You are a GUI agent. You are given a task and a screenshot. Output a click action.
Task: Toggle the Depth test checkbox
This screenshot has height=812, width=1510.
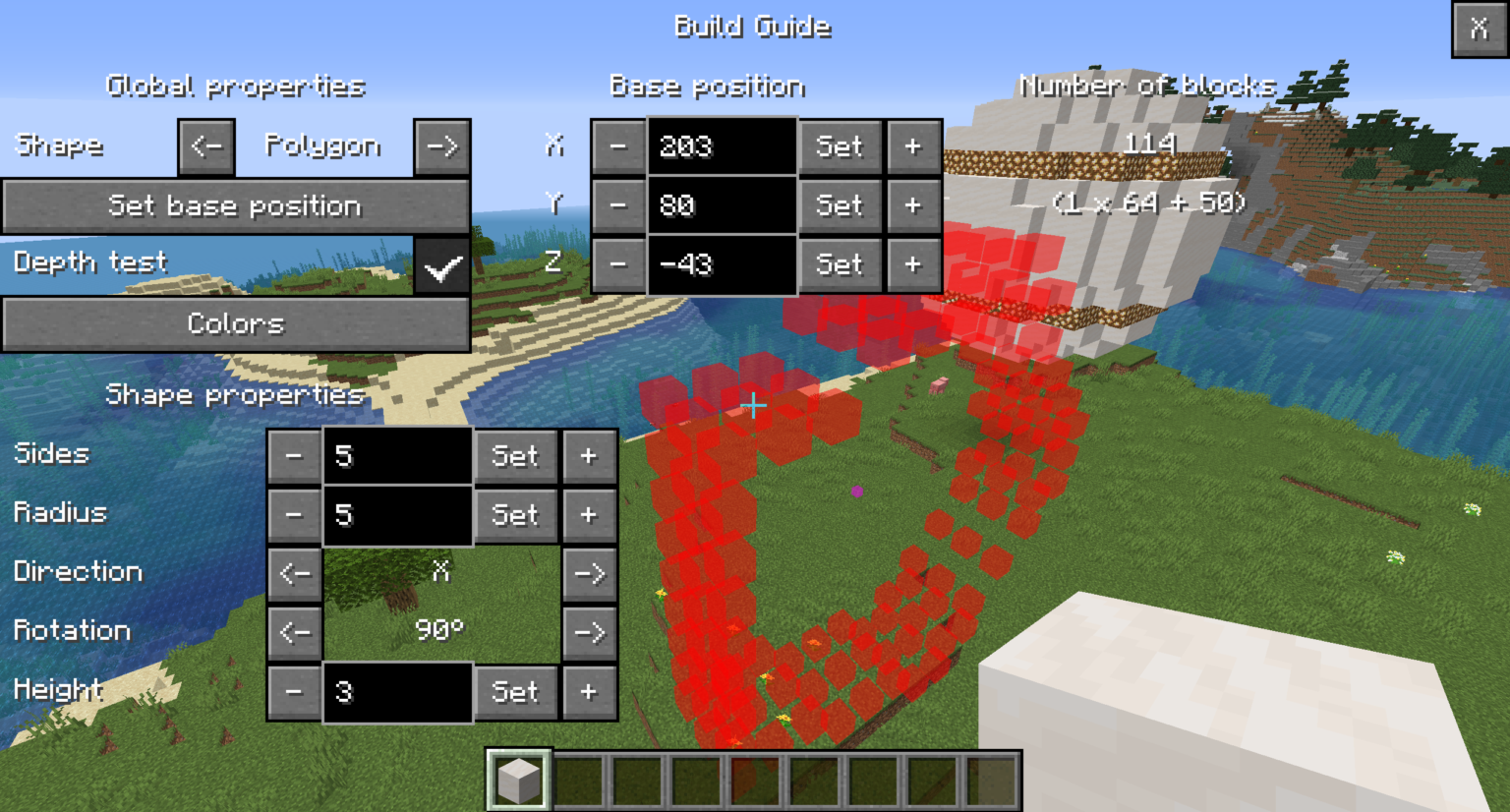tap(441, 263)
